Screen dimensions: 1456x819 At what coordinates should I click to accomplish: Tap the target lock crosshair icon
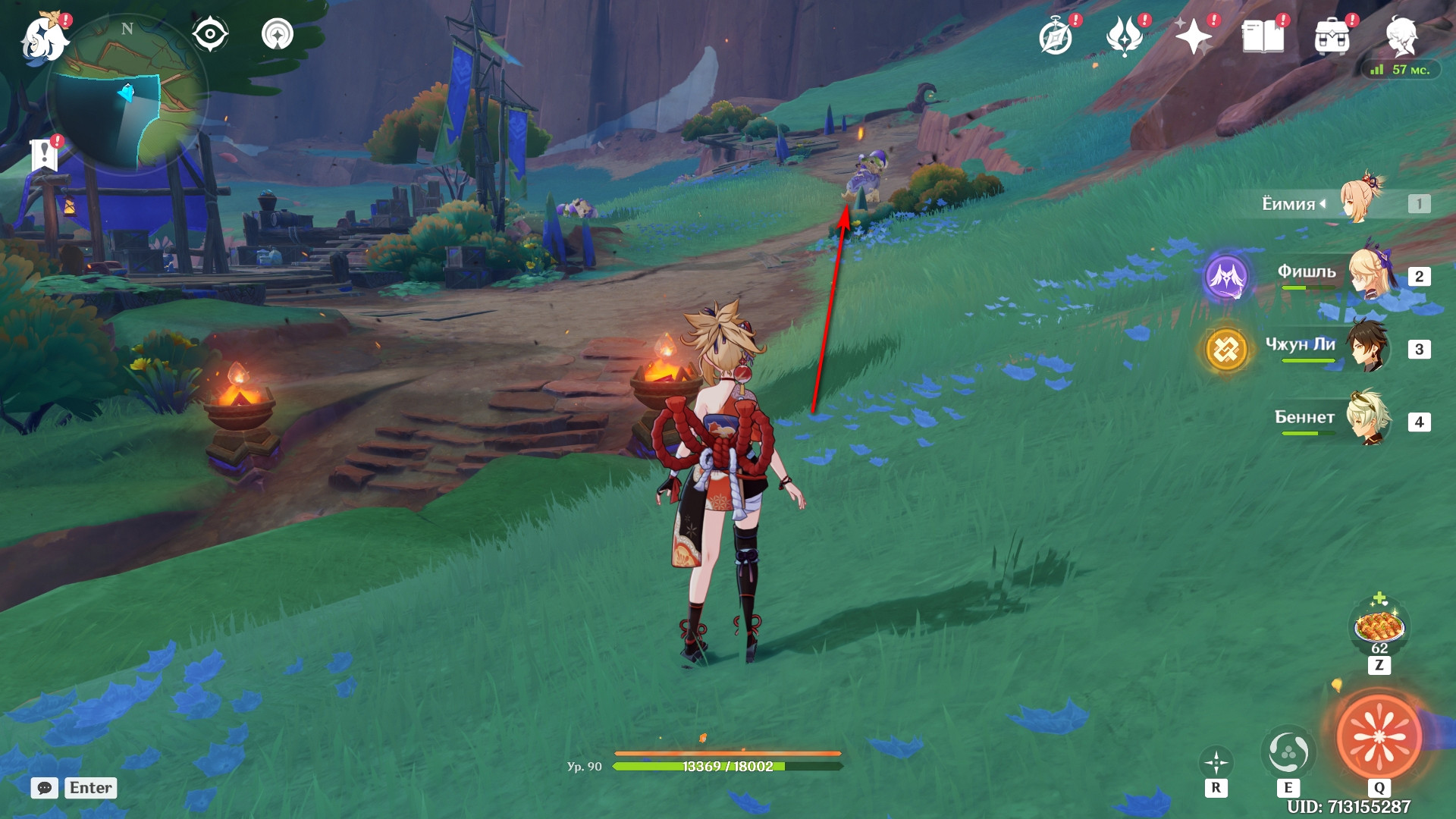point(1216,763)
